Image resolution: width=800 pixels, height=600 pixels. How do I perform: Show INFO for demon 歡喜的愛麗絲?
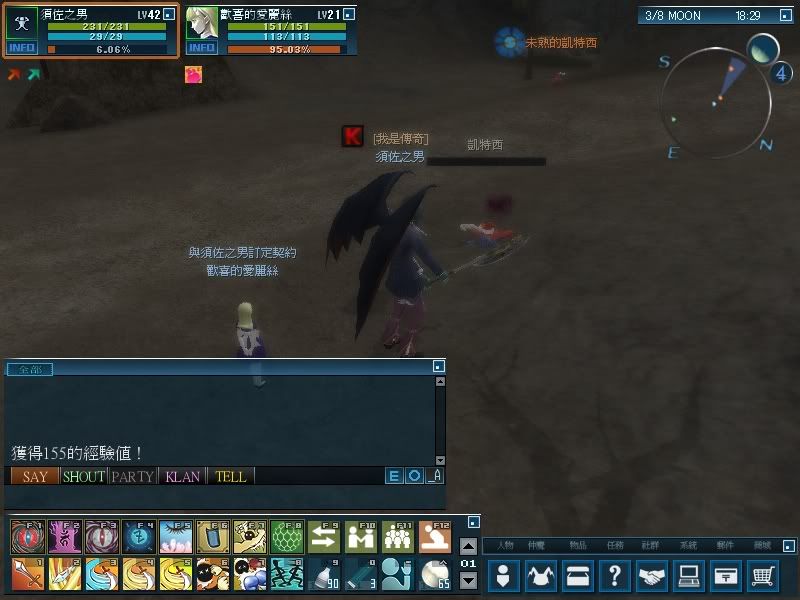point(202,48)
